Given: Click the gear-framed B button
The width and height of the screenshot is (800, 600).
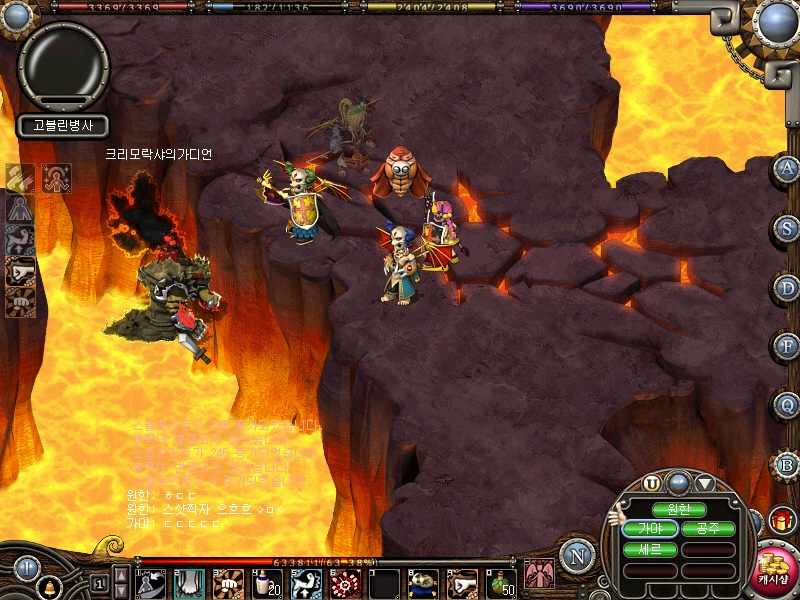Looking at the screenshot, I should 787,465.
